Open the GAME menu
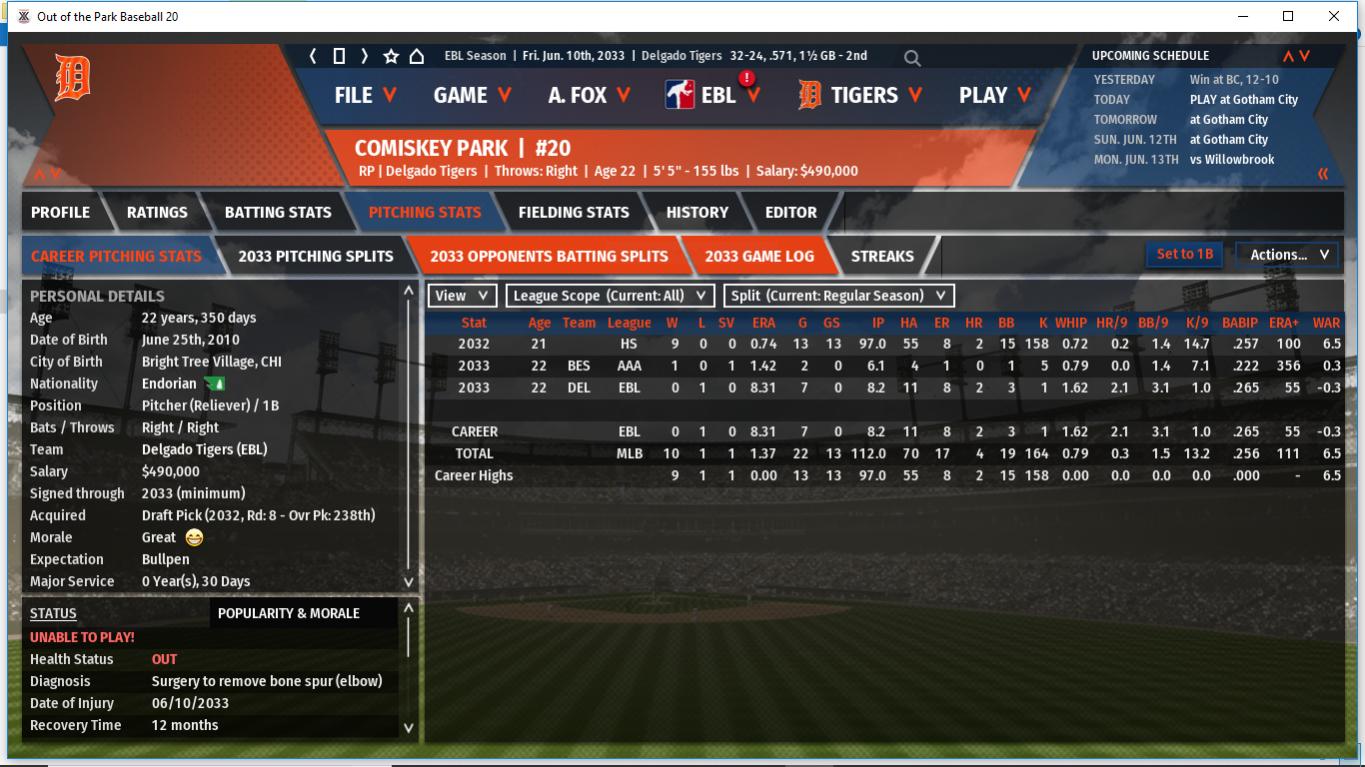The image size is (1365, 767). pyautogui.click(x=472, y=95)
